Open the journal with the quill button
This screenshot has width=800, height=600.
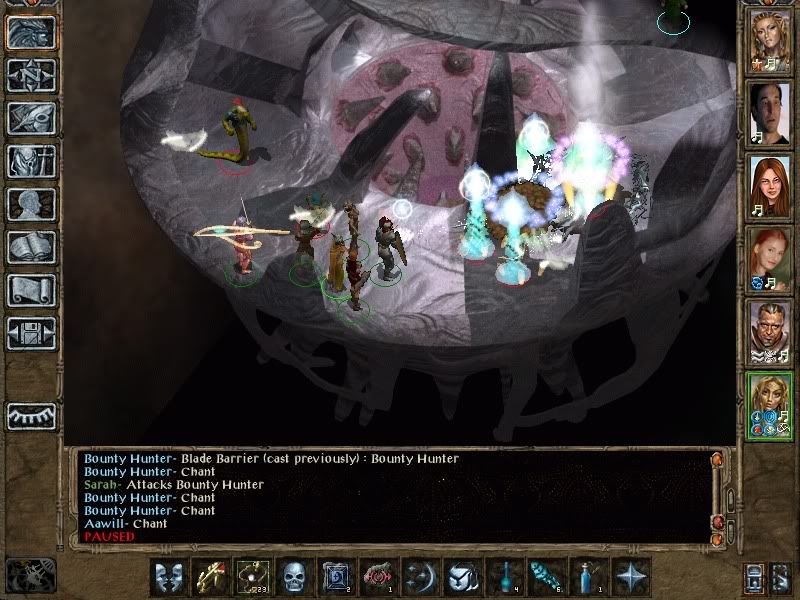31,118
